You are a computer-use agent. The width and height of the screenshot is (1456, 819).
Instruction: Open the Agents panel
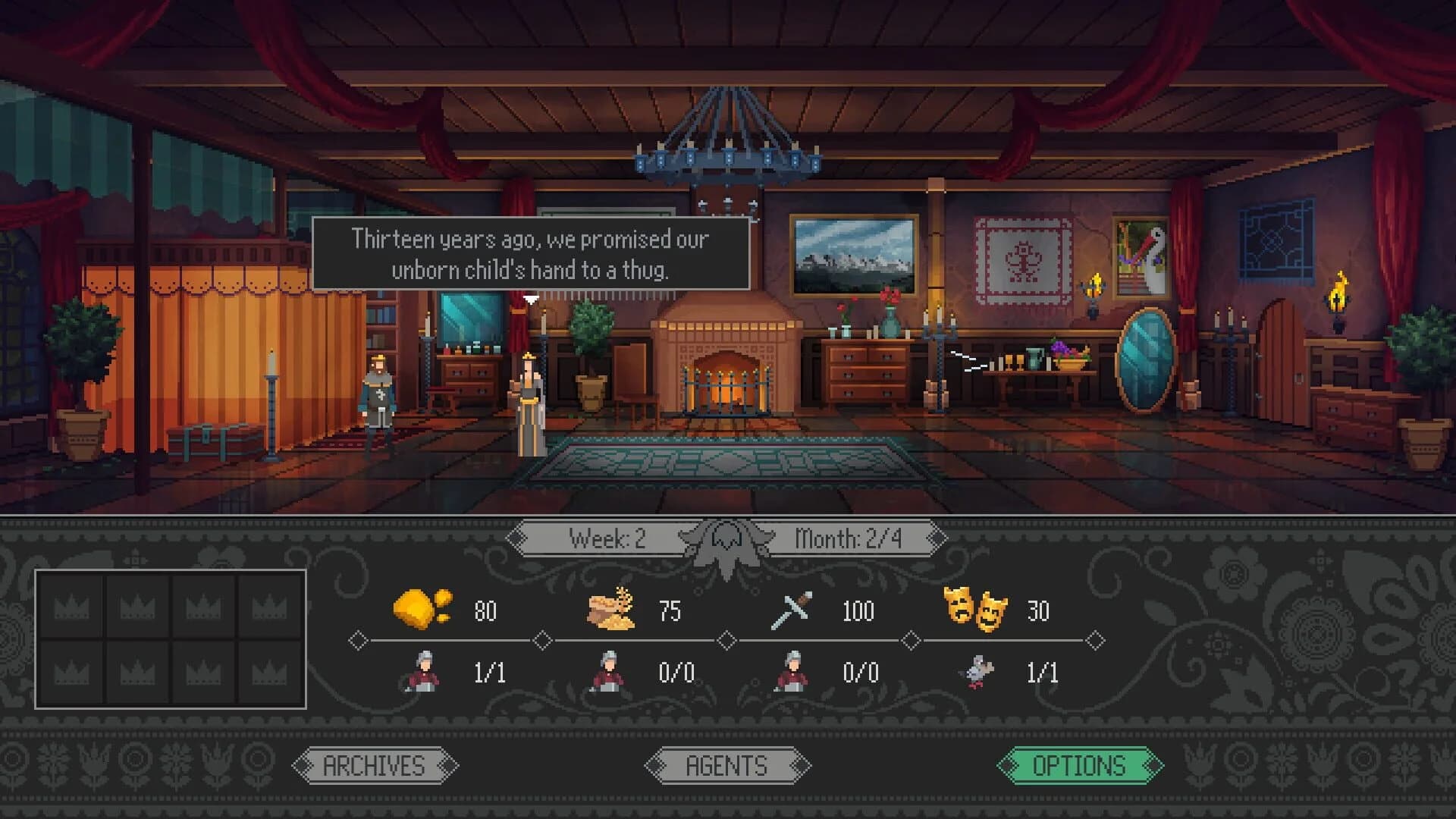[726, 765]
